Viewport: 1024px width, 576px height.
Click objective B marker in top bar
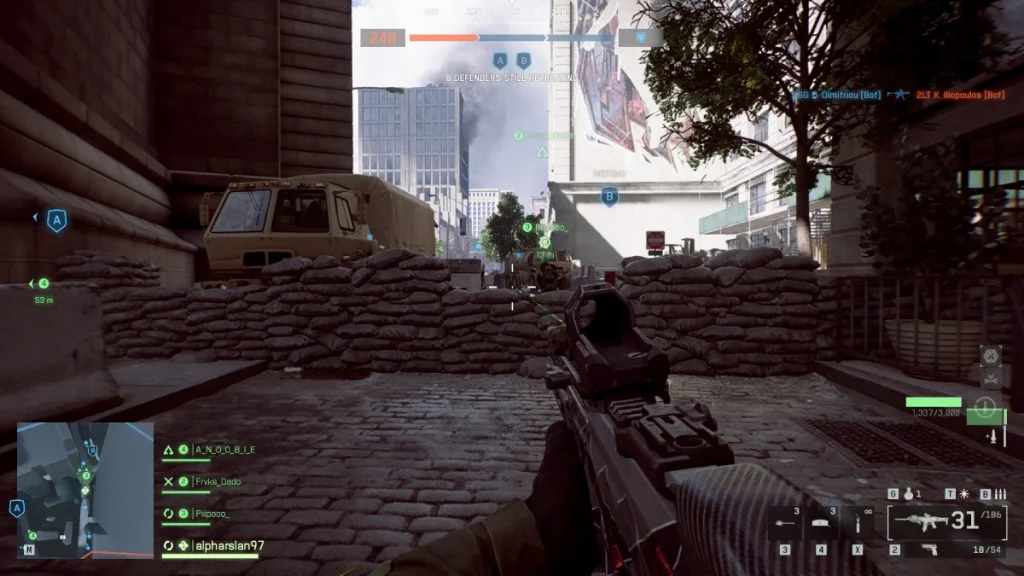[523, 60]
